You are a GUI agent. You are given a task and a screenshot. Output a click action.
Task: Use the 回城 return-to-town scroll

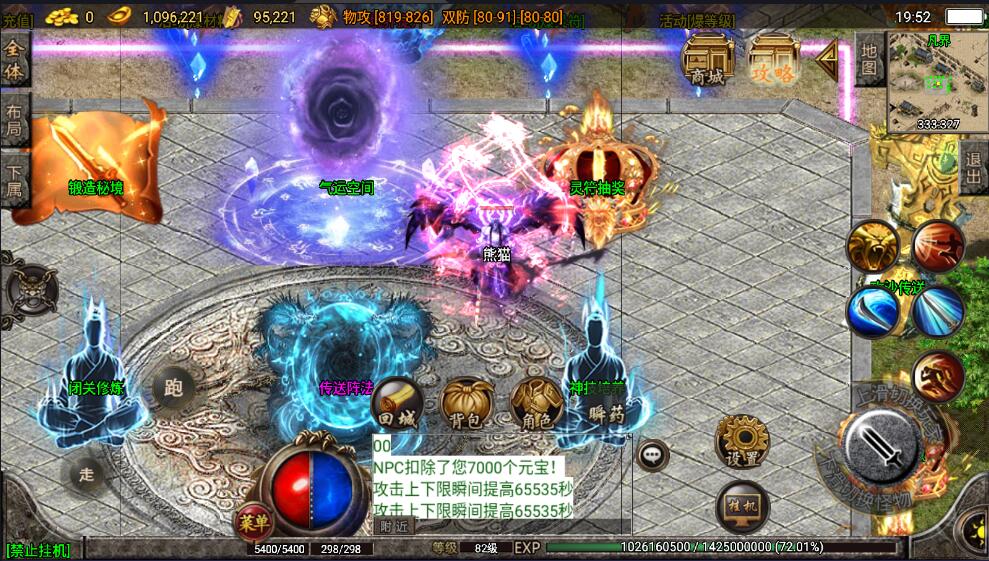[x=396, y=402]
